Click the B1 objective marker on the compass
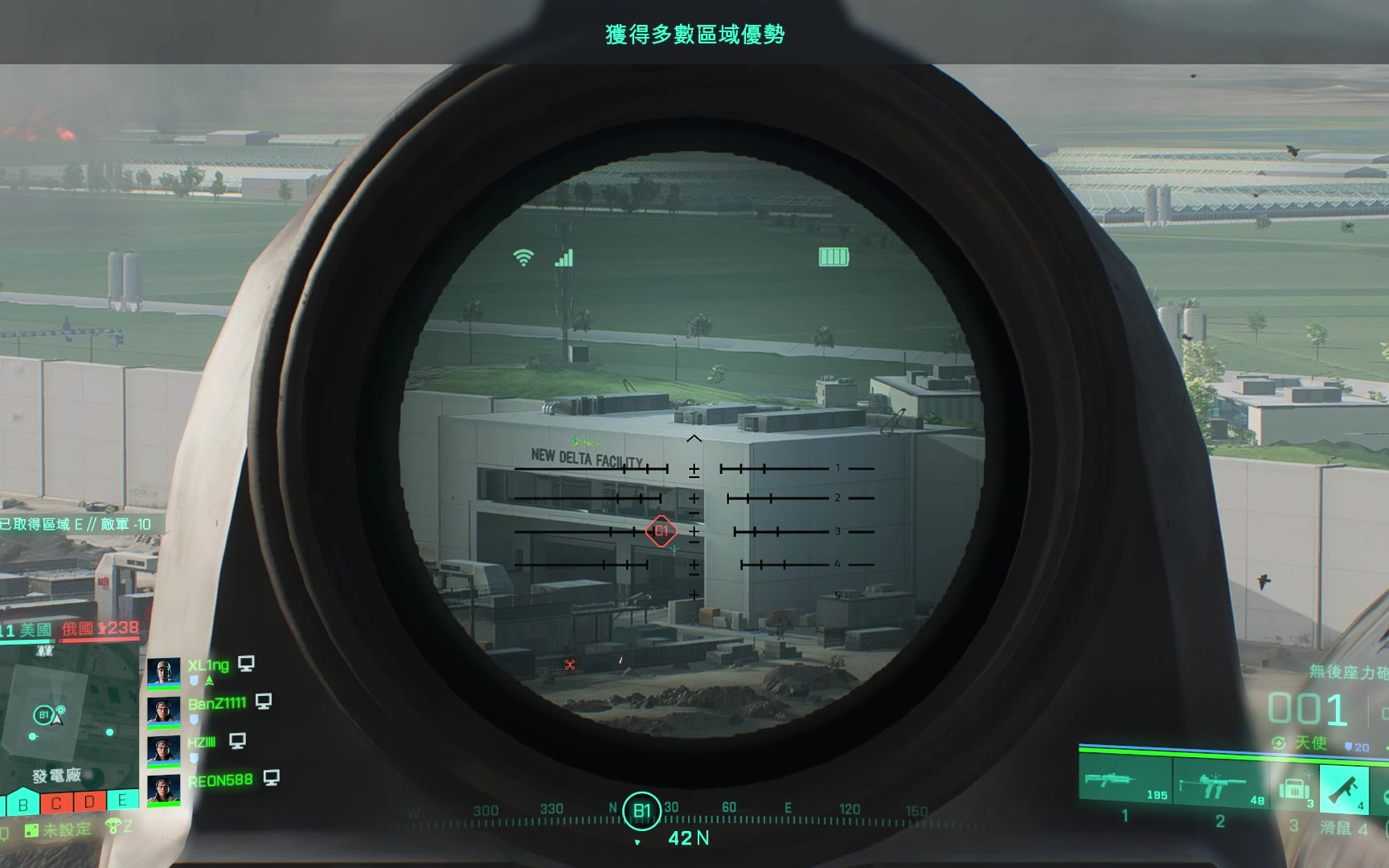1389x868 pixels. pos(641,811)
